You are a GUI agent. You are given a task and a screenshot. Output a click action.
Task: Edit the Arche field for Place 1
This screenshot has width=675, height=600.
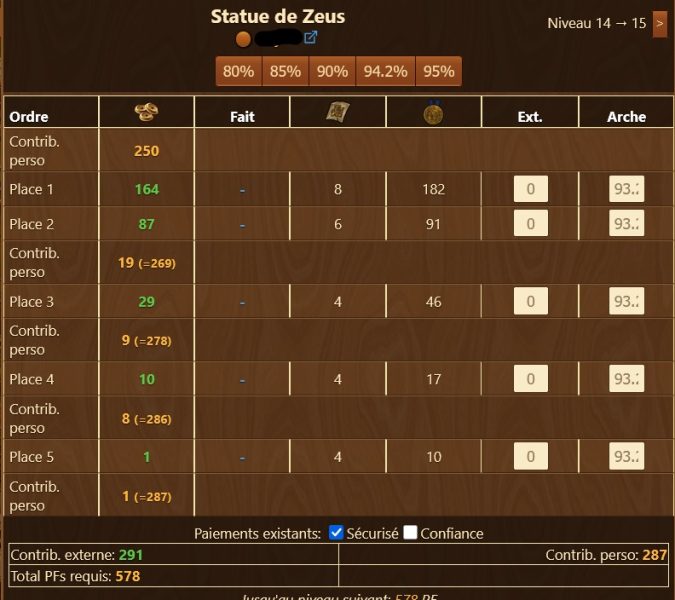[626, 189]
